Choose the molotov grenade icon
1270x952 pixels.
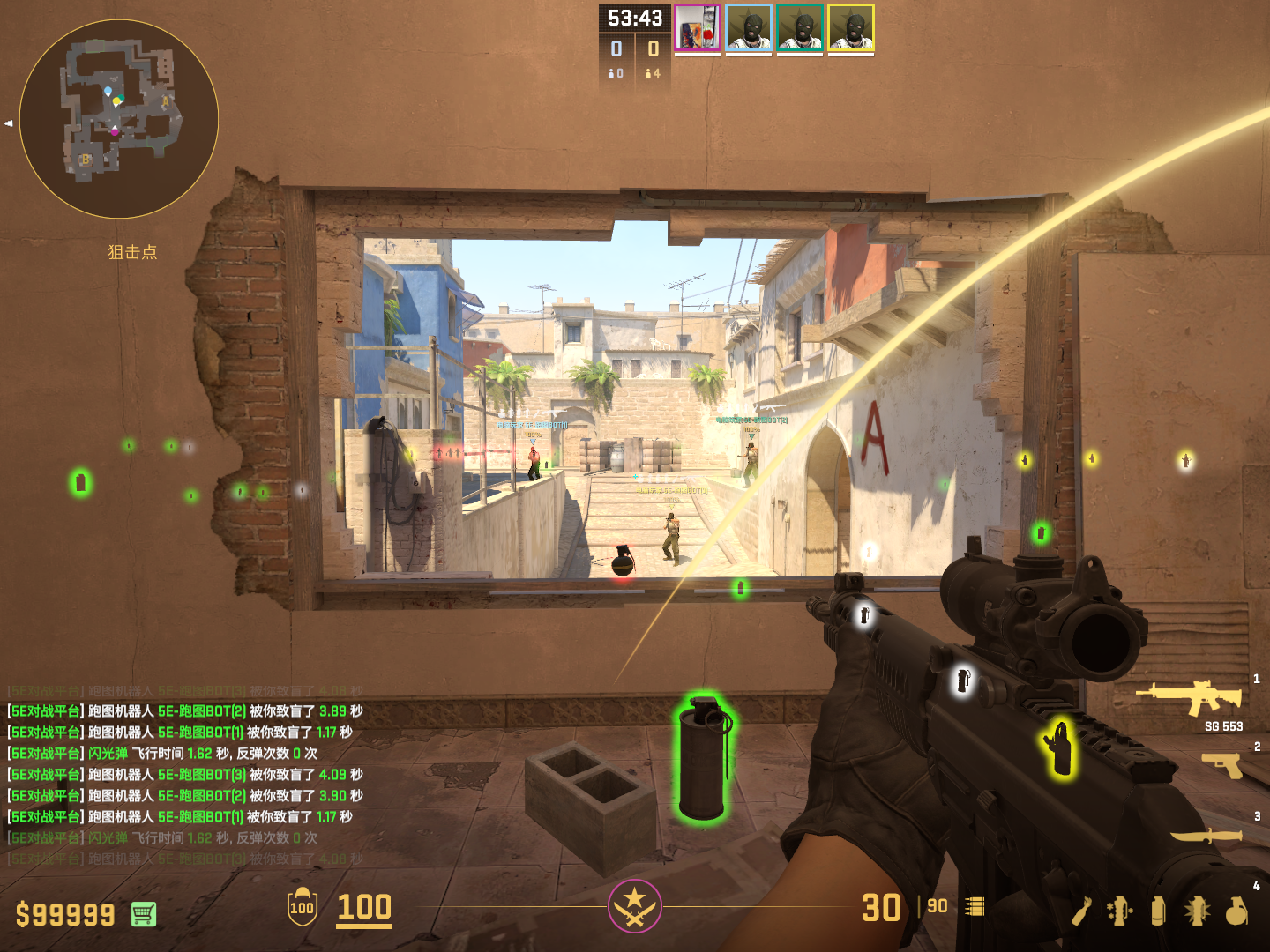click(x=1082, y=911)
